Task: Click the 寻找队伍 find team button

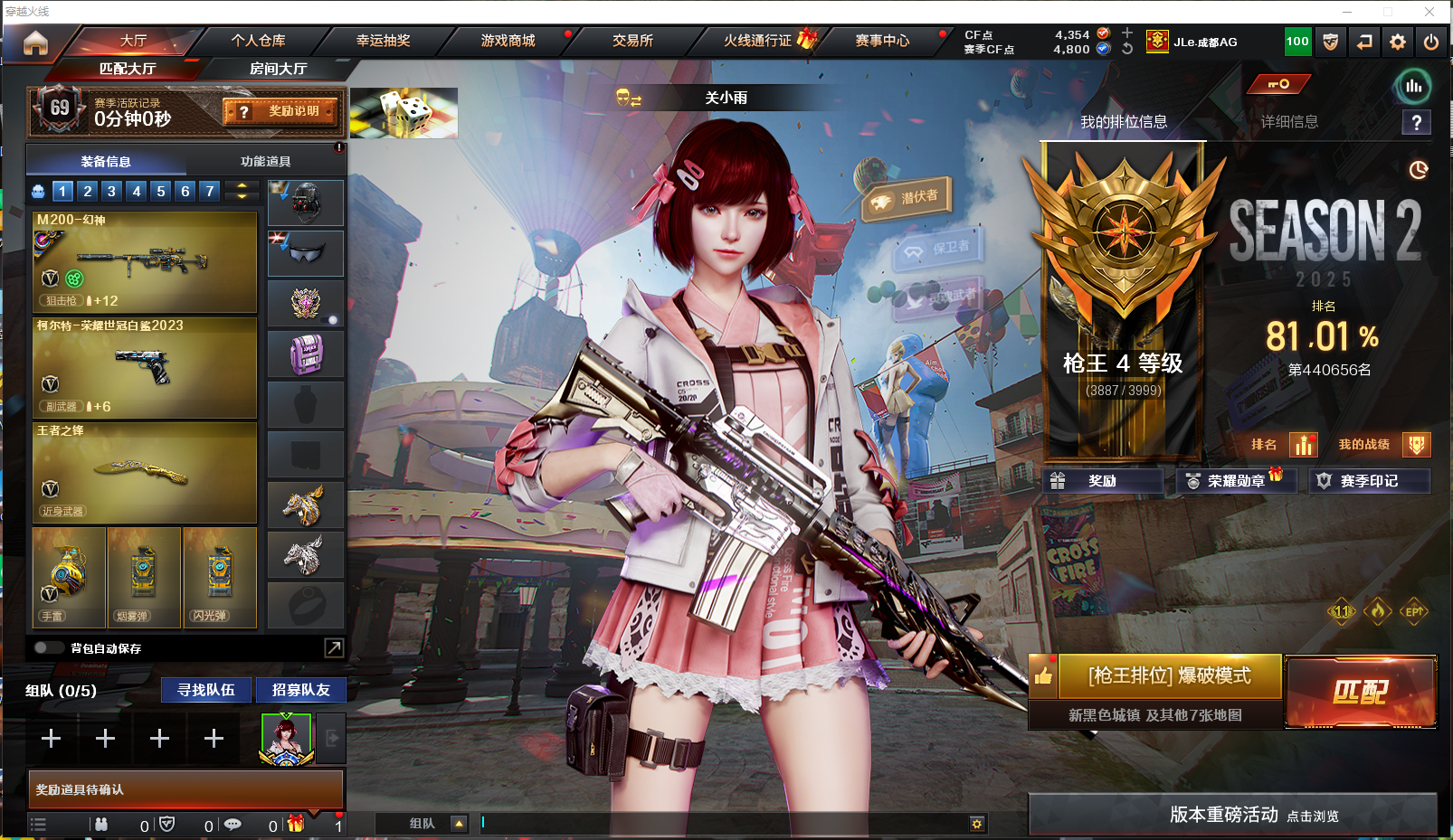Action: click(x=206, y=690)
